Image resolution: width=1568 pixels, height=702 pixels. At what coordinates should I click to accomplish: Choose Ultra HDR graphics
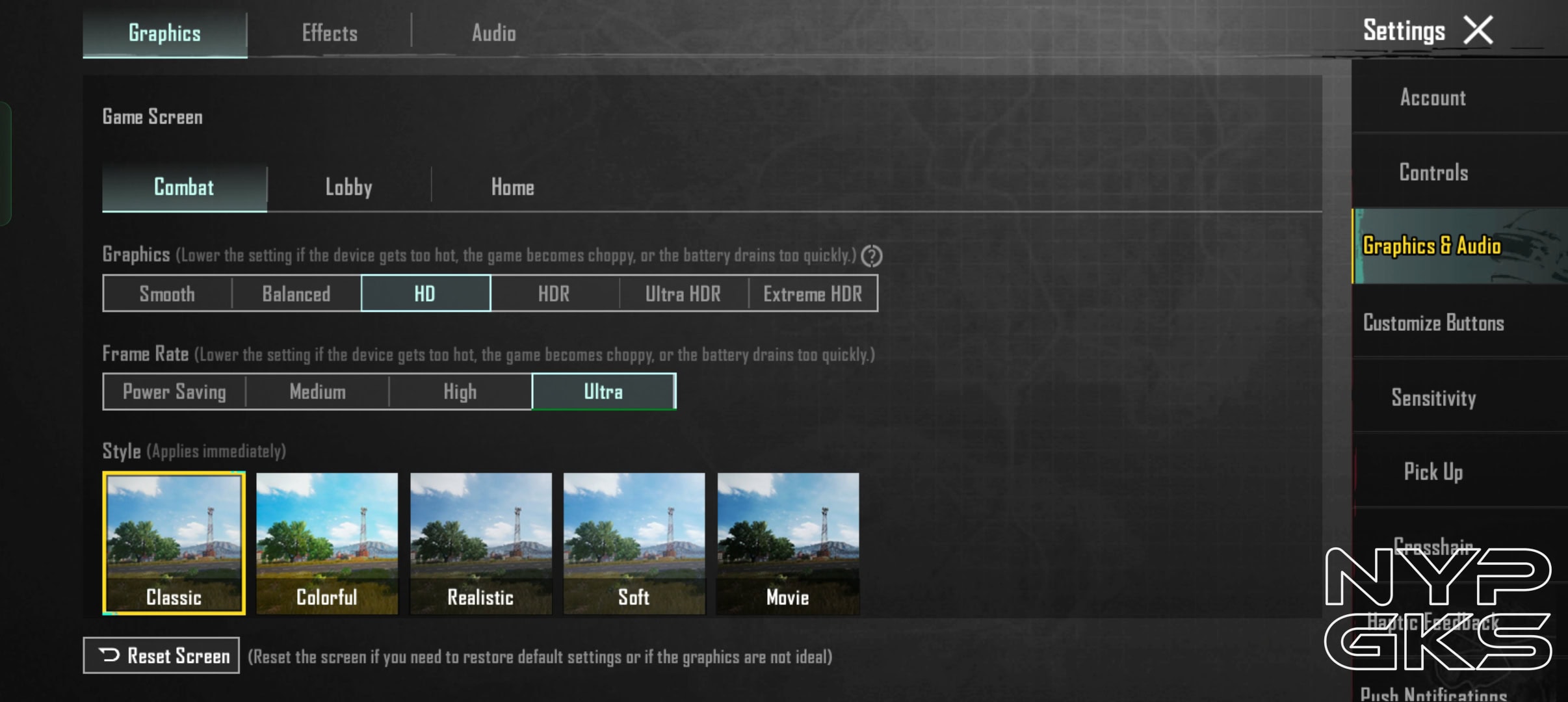683,294
